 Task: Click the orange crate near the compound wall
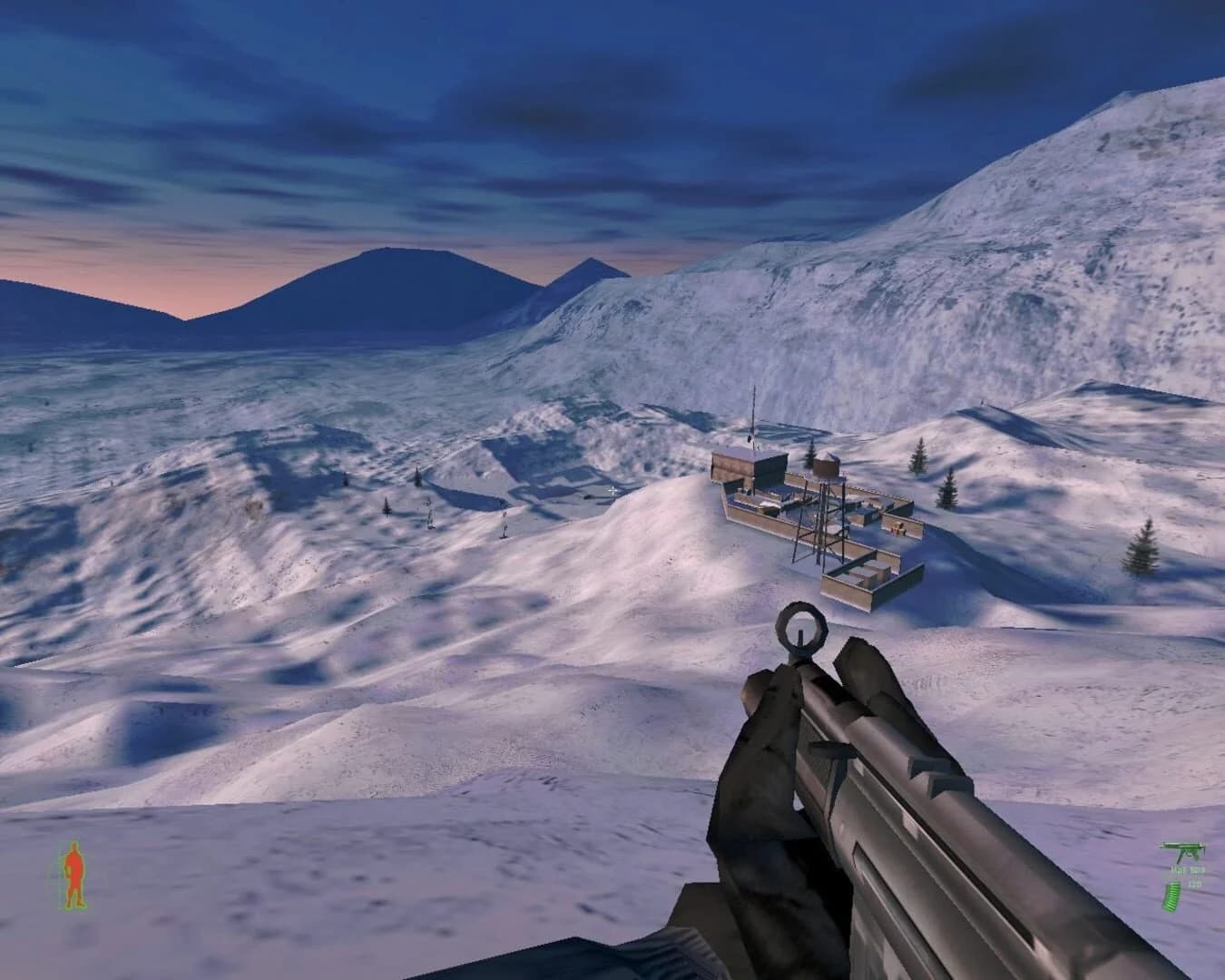(x=897, y=527)
